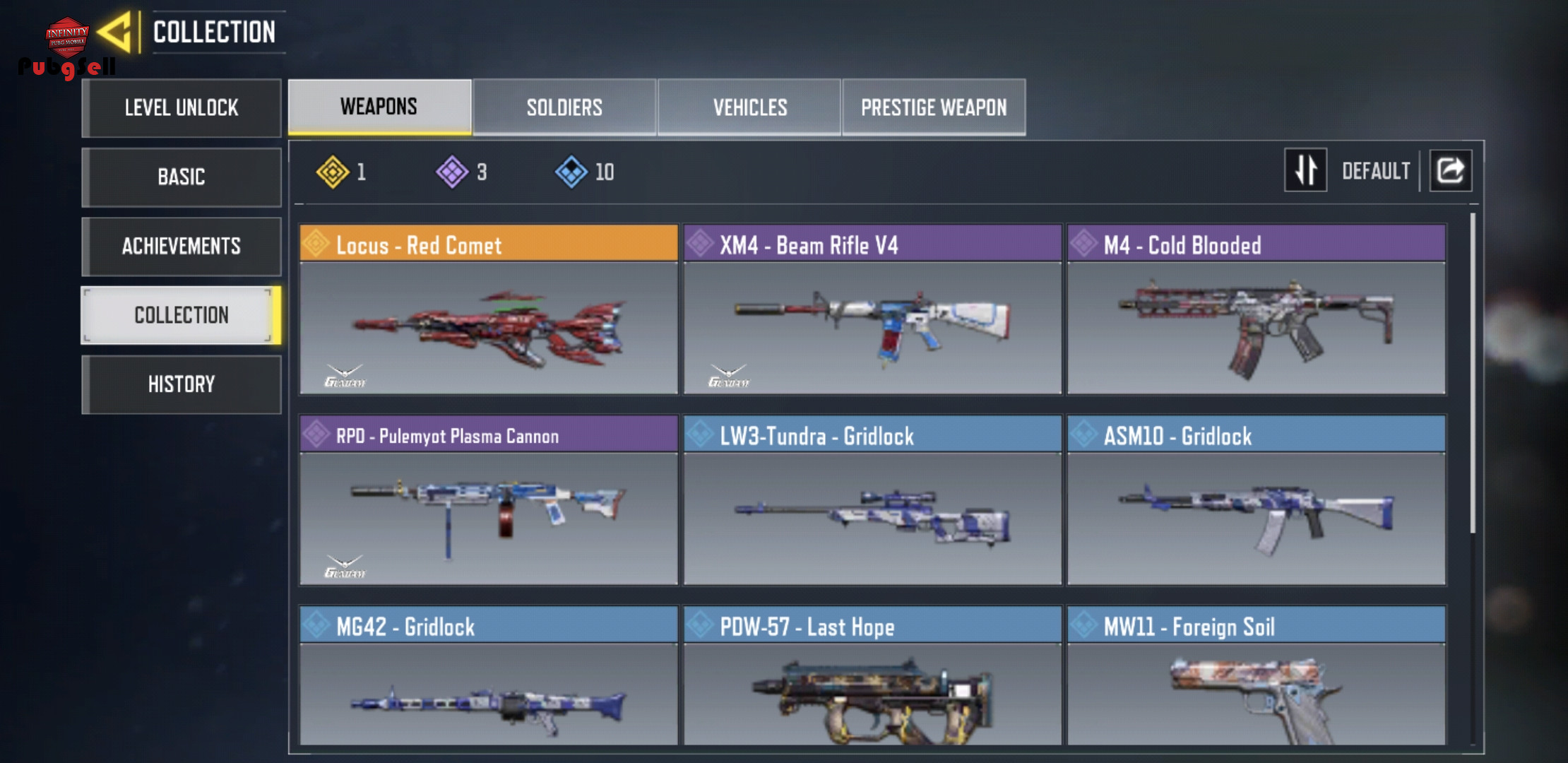Click the share collection icon
This screenshot has height=763, width=1568.
coord(1451,170)
